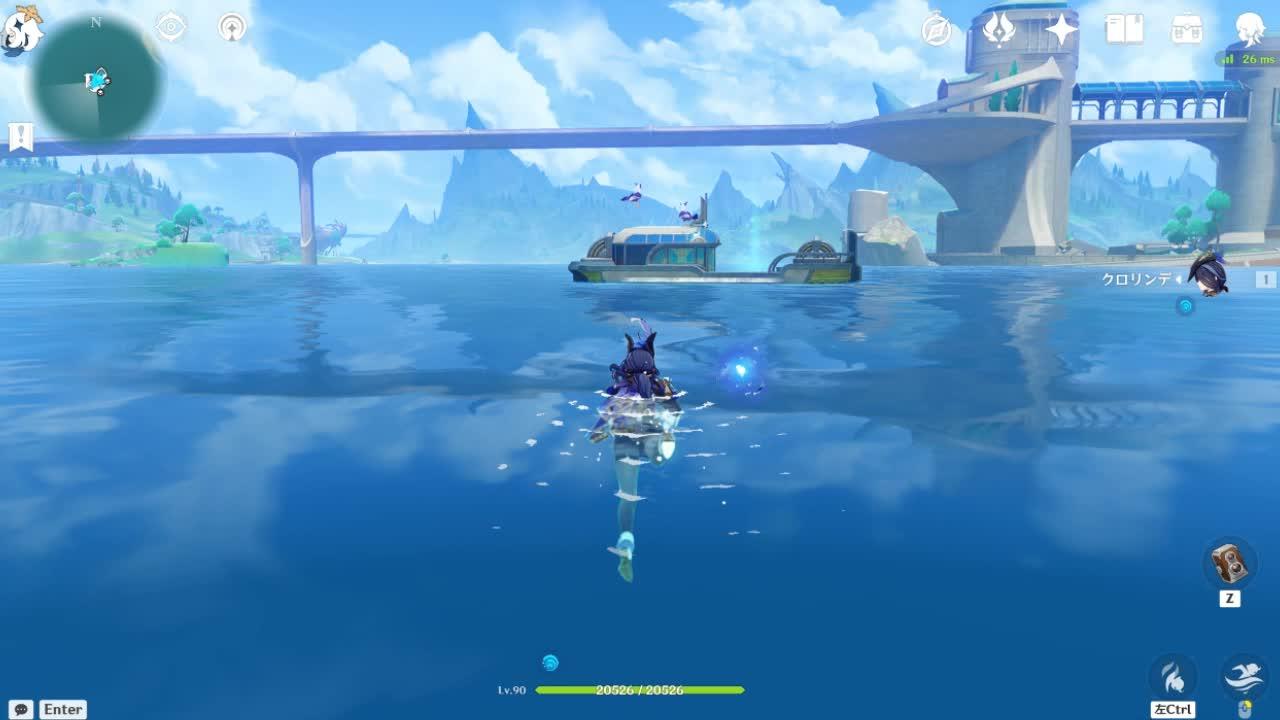Open the Battle Pass chest icon
The height and width of the screenshot is (720, 1280).
pyautogui.click(x=1187, y=29)
